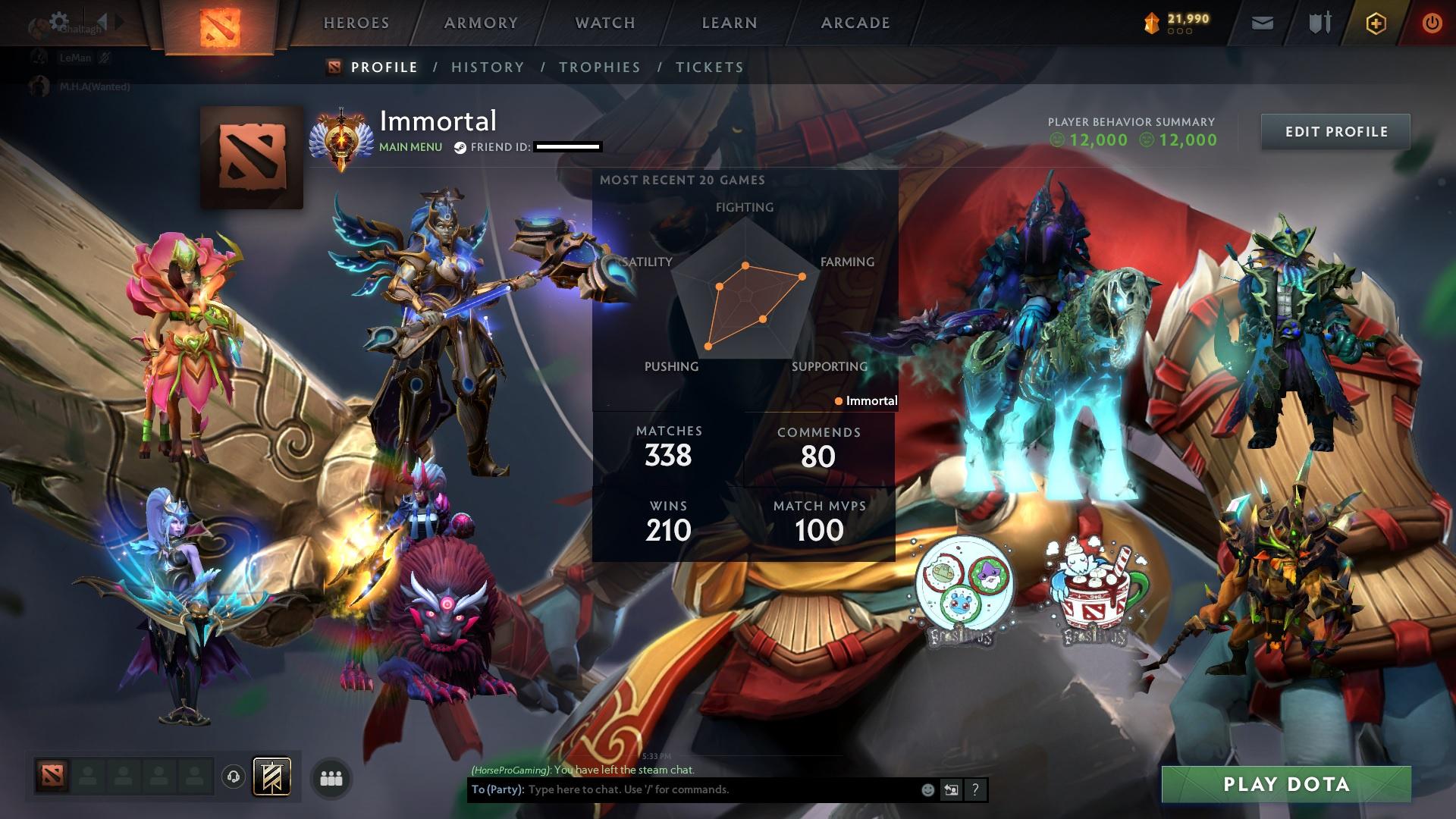
Task: Open the emoticon picker in the chat bar
Action: click(927, 789)
